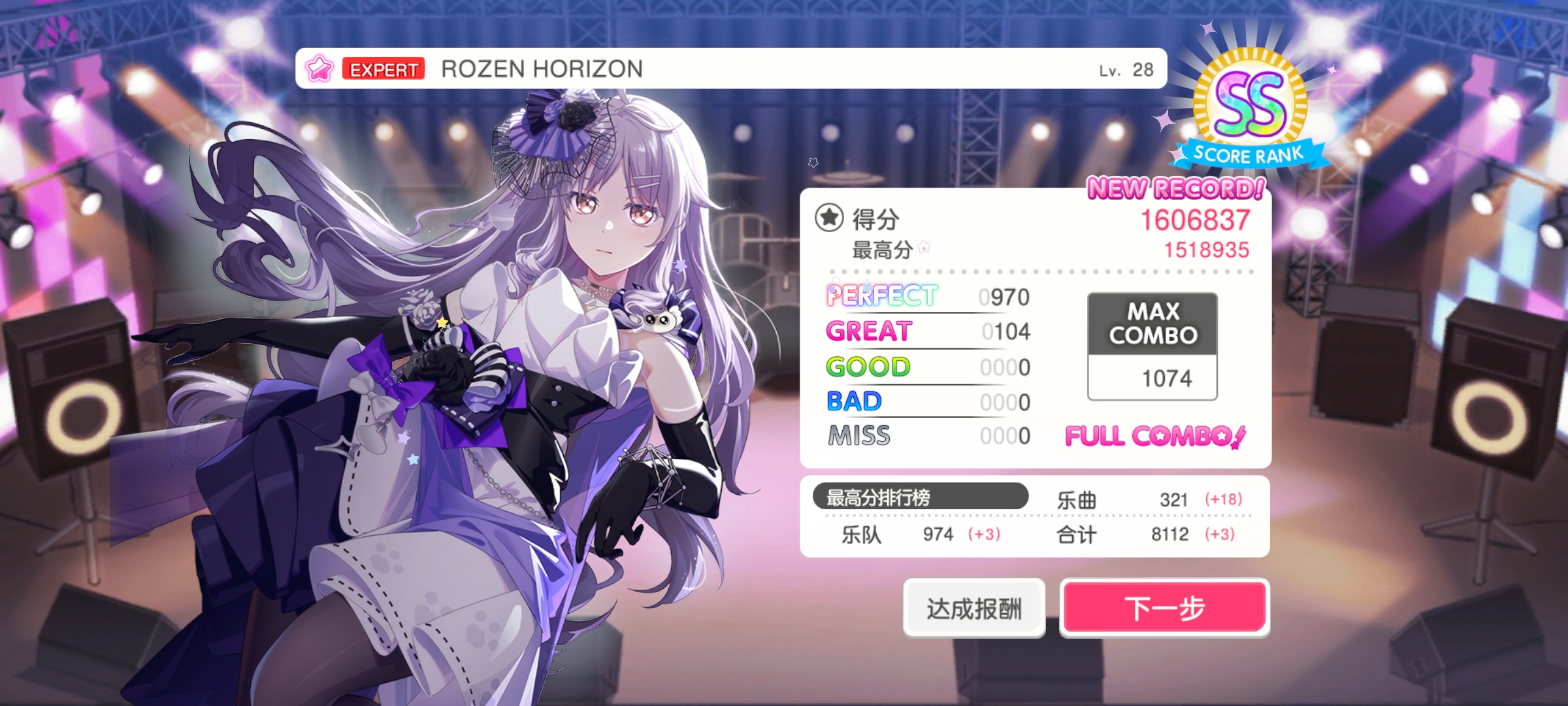Continue with the pink 下一步 button
The width and height of the screenshot is (1568, 706).
(x=1164, y=608)
